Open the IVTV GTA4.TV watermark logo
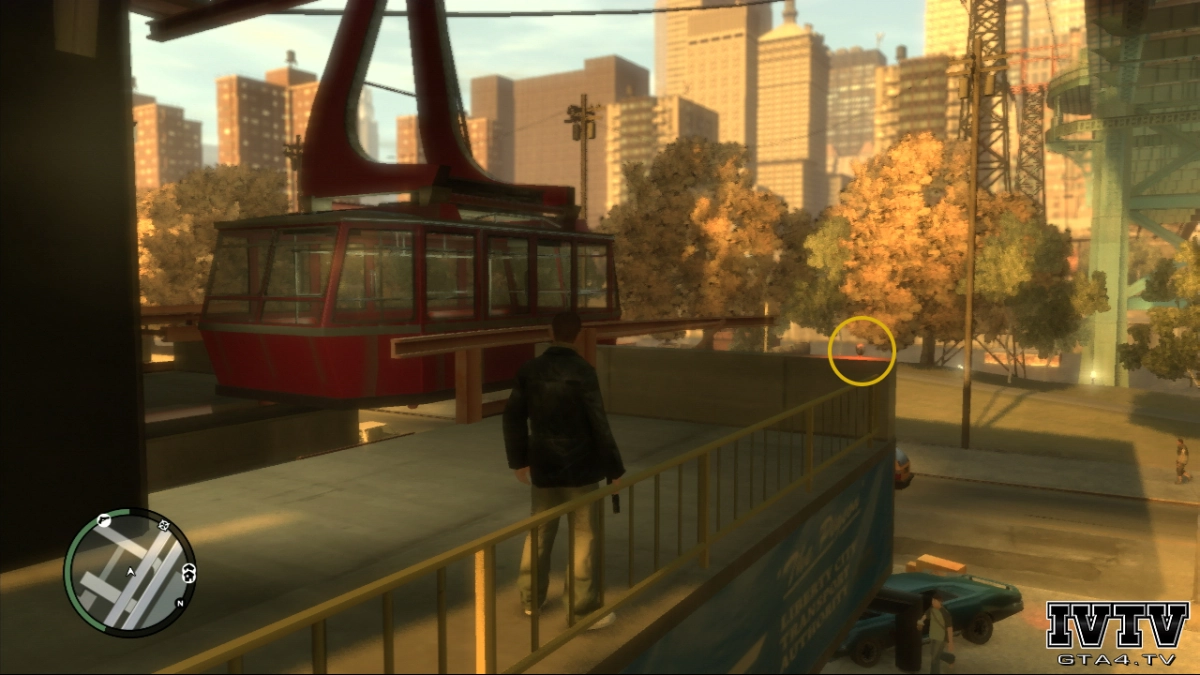The width and height of the screenshot is (1200, 675). (1117, 634)
